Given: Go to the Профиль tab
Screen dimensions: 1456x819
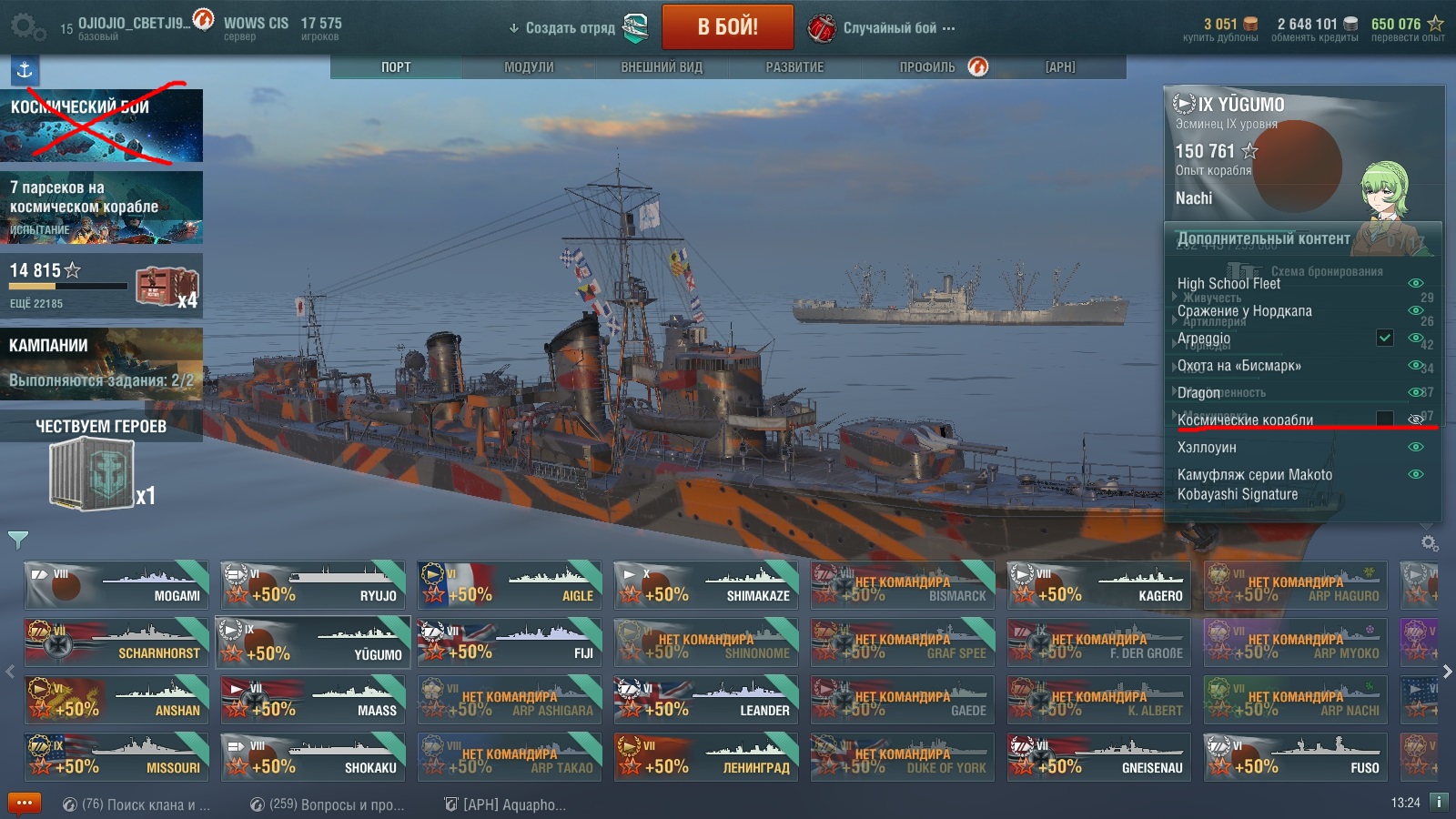Looking at the screenshot, I should click(x=927, y=67).
